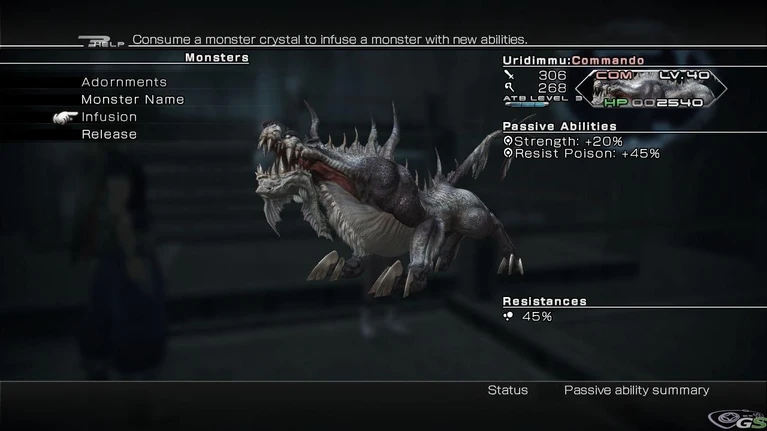The height and width of the screenshot is (431, 767).
Task: Switch to the Status view
Action: (507, 390)
